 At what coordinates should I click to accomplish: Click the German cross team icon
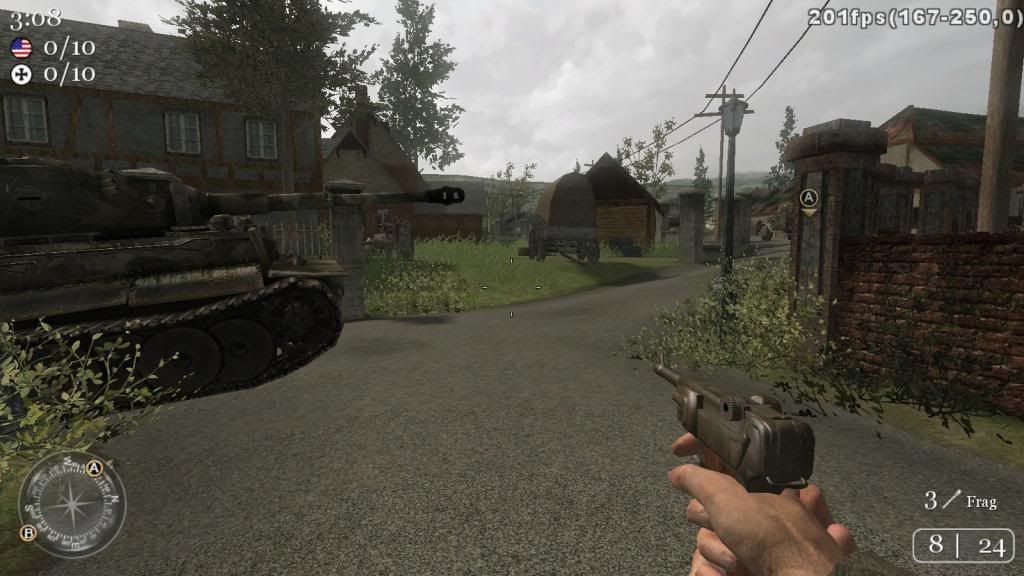click(21, 73)
